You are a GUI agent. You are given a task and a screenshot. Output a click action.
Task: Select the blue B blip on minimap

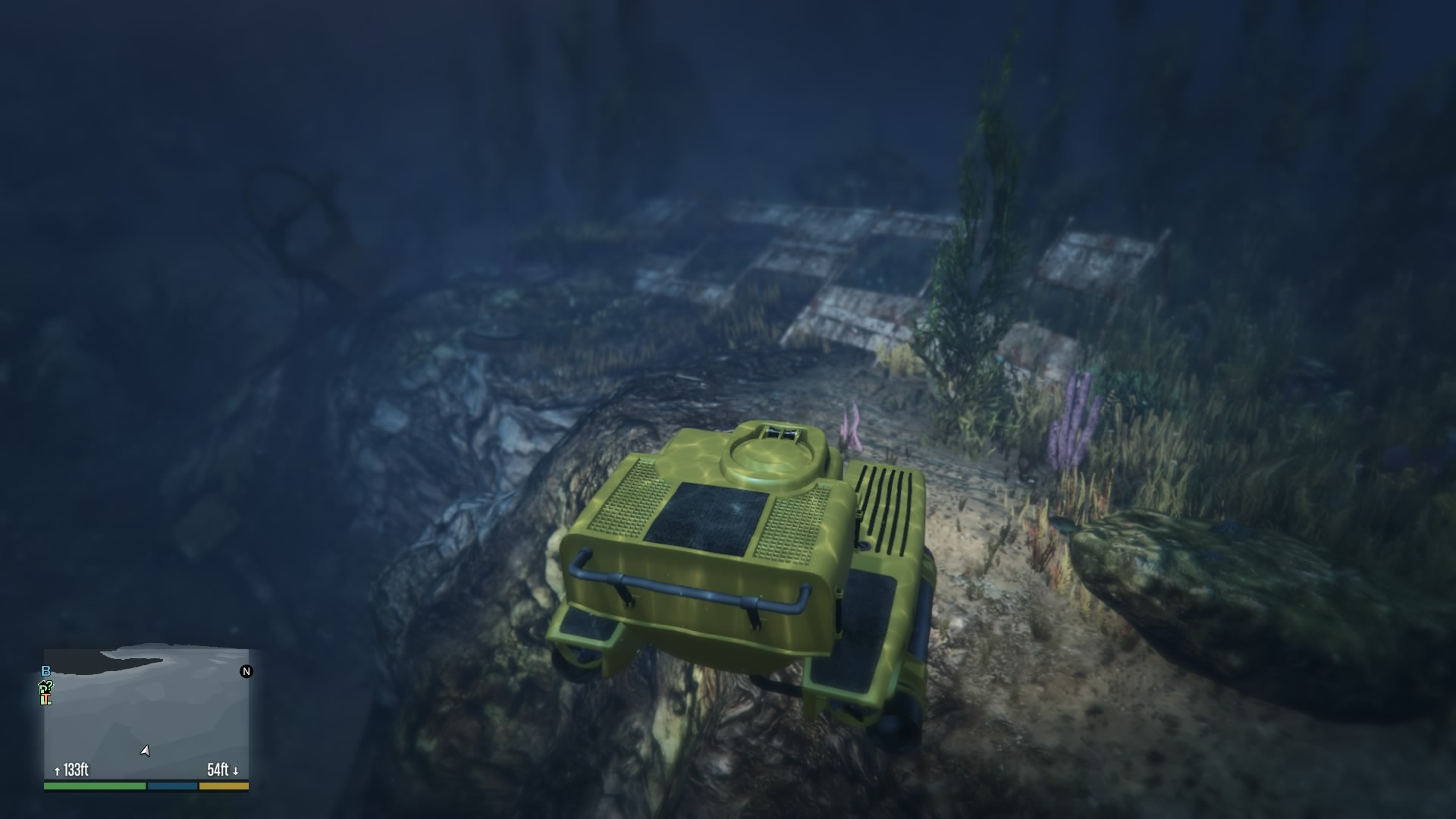pos(45,671)
